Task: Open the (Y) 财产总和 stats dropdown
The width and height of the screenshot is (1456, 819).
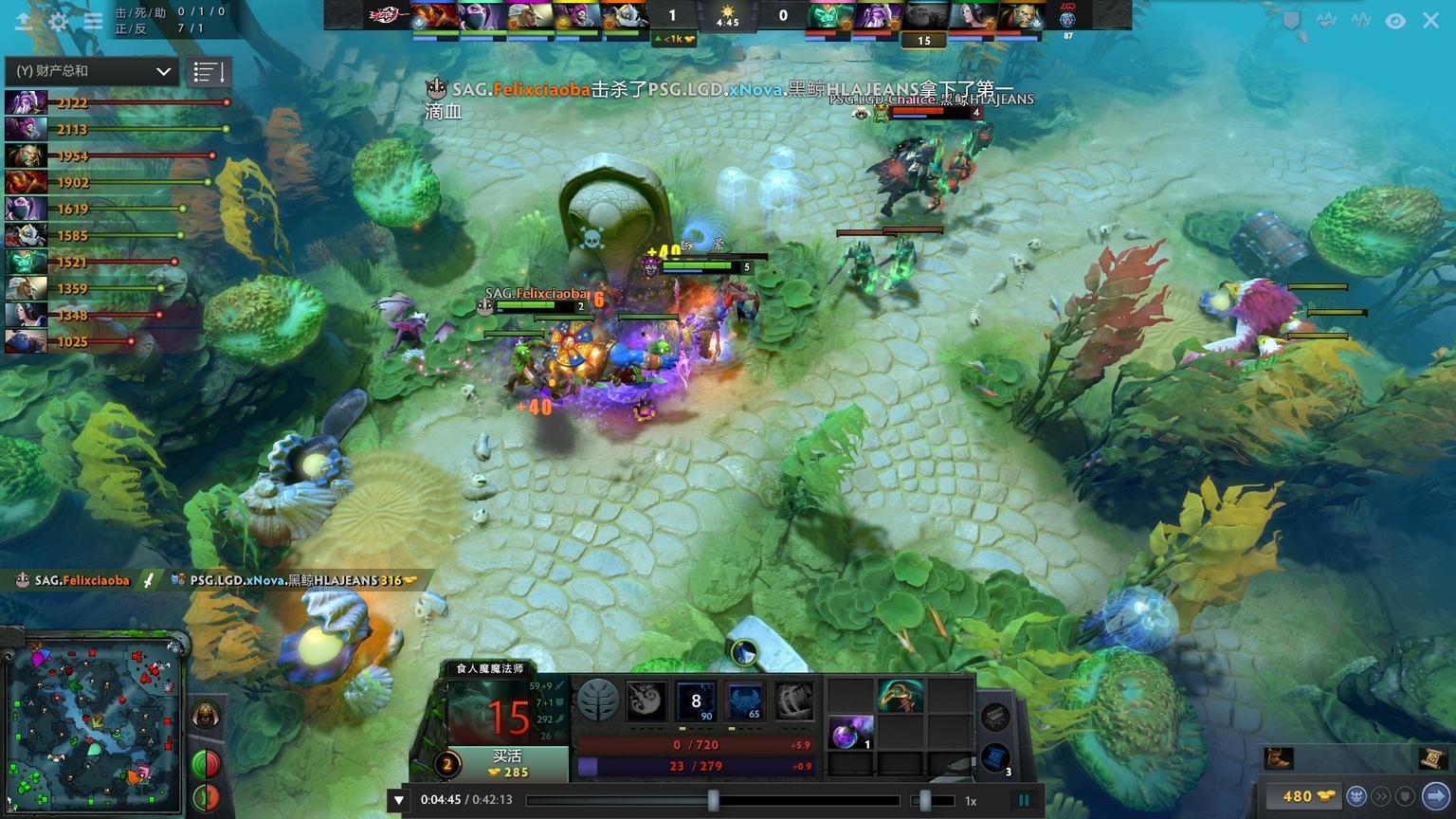Action: tap(90, 70)
